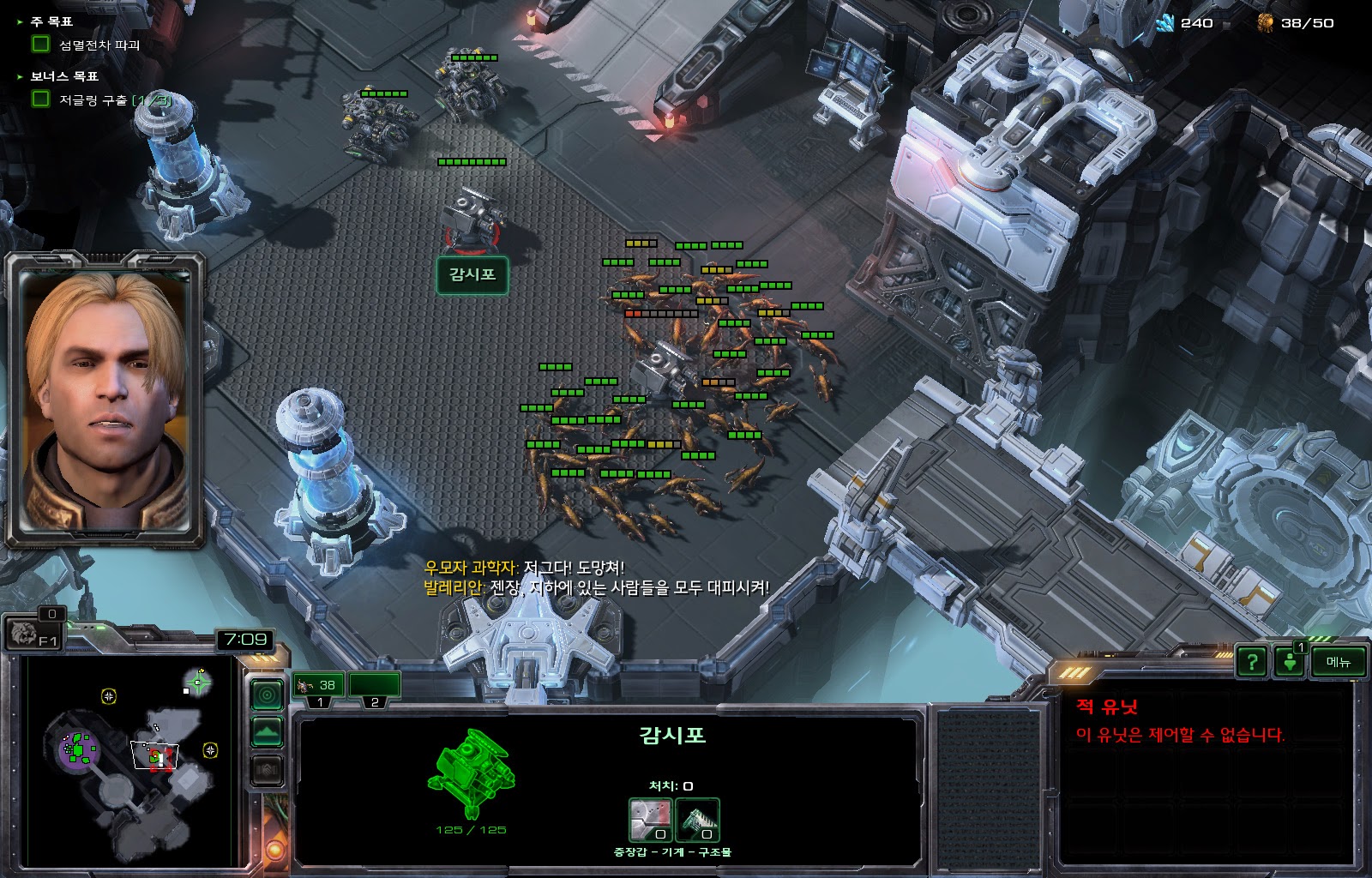Select control group 1 with 38 zerglings
The width and height of the screenshot is (1372, 878).
[318, 686]
